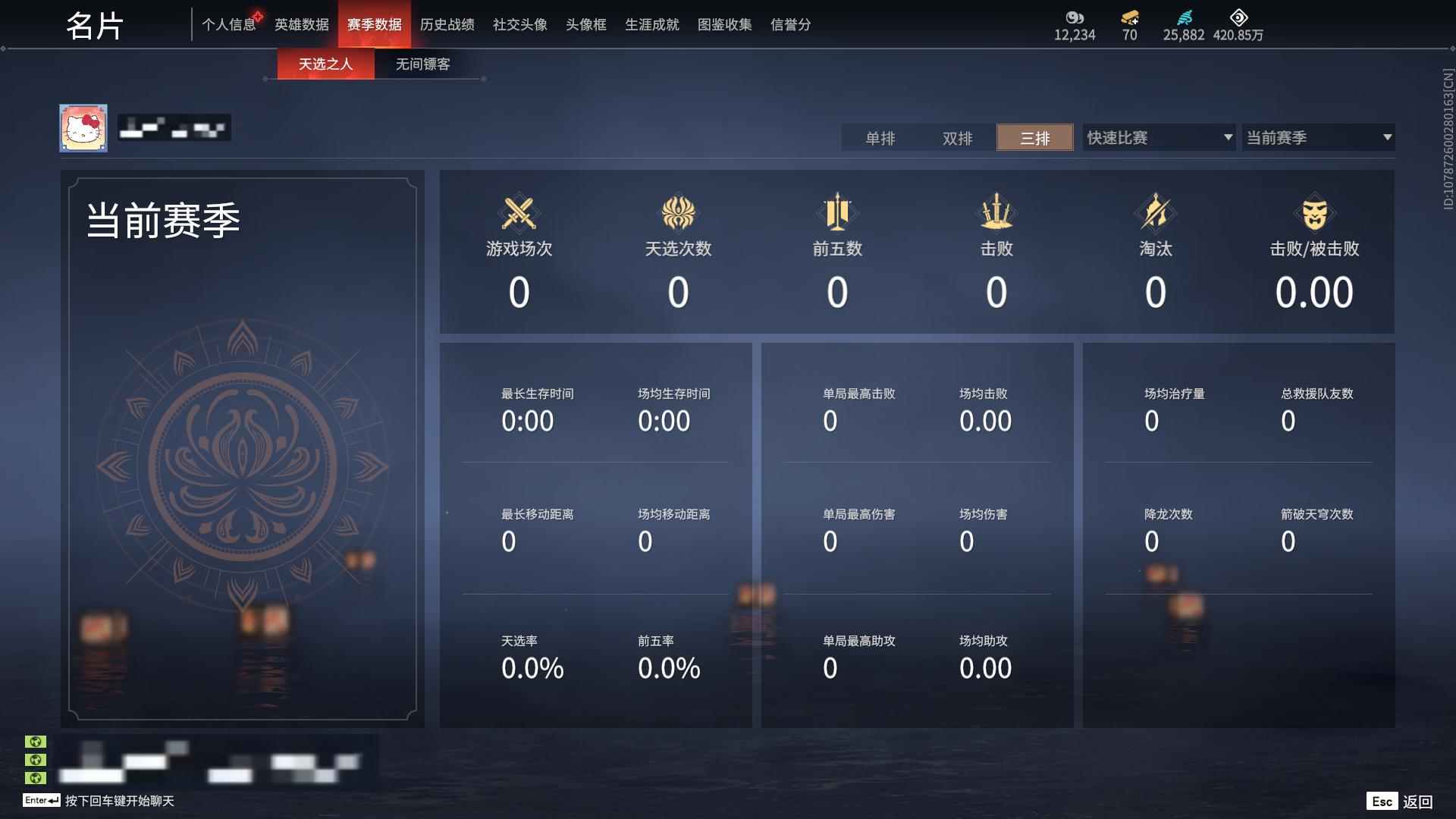Click the crossed swords 游戏场次 stat icon
Screen dimensions: 1456x819
click(x=518, y=212)
